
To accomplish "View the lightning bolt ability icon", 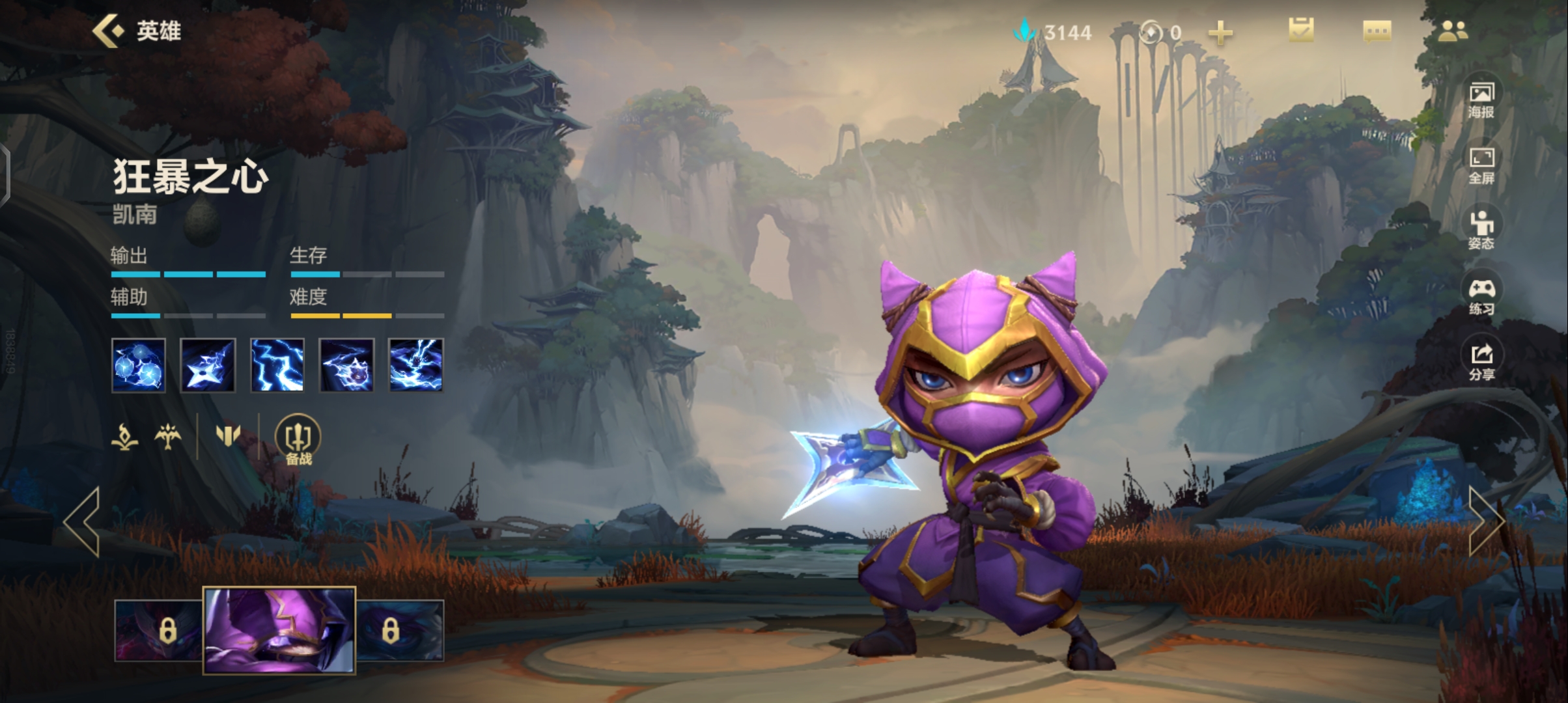I will [x=277, y=365].
